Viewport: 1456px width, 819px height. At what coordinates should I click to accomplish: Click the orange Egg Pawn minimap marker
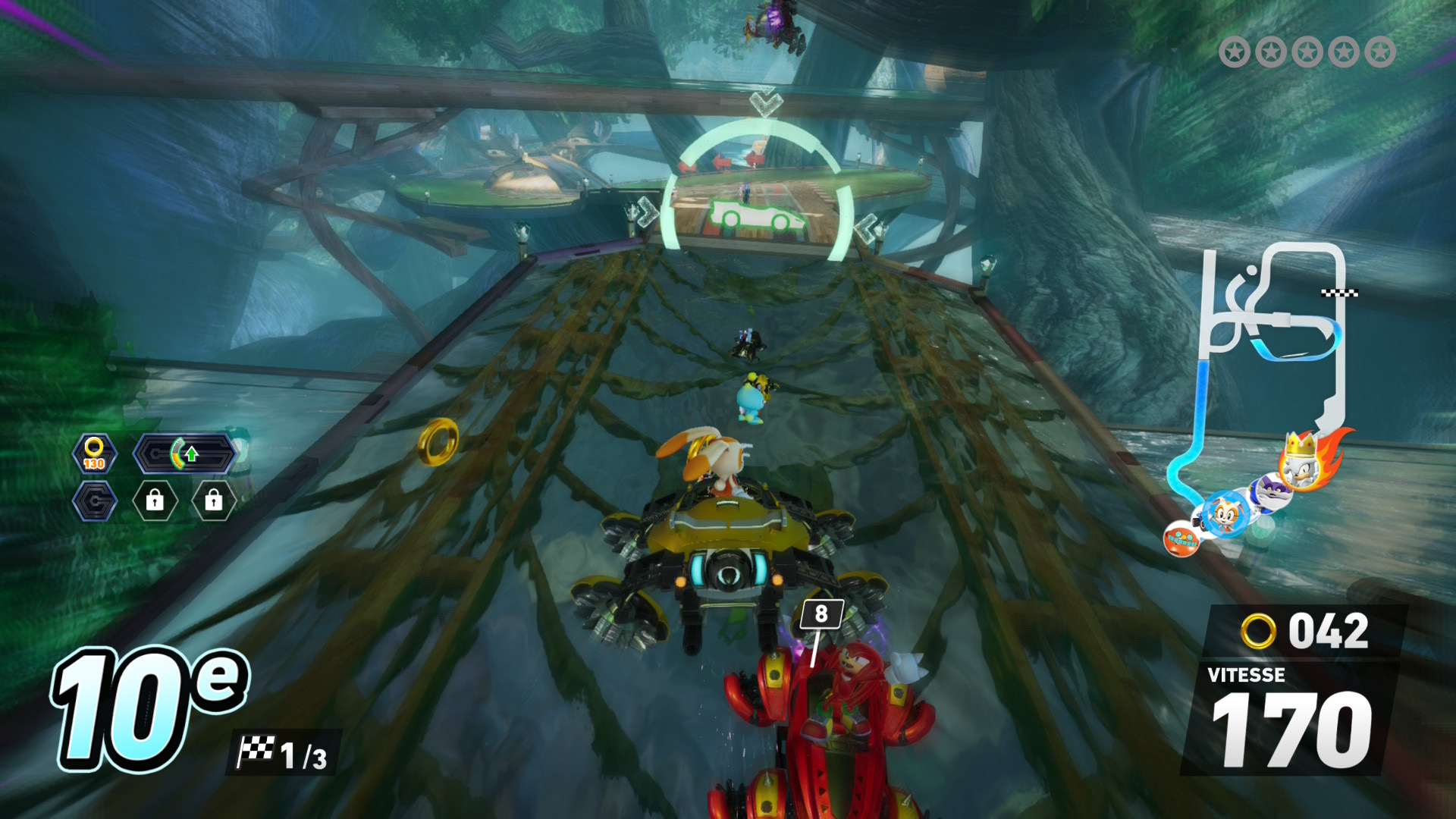pyautogui.click(x=1181, y=538)
